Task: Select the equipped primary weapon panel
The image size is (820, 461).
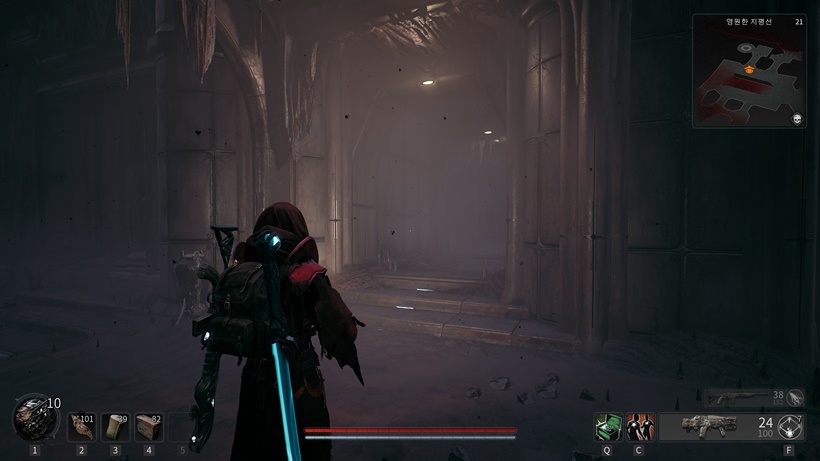Action: 716,427
